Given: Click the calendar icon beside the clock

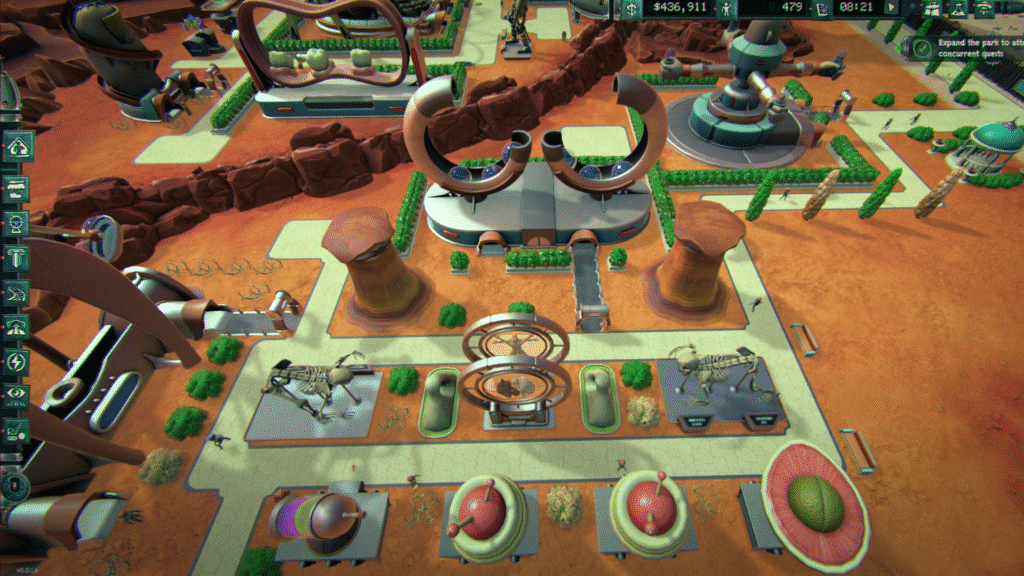Looking at the screenshot, I should pyautogui.click(x=823, y=8).
